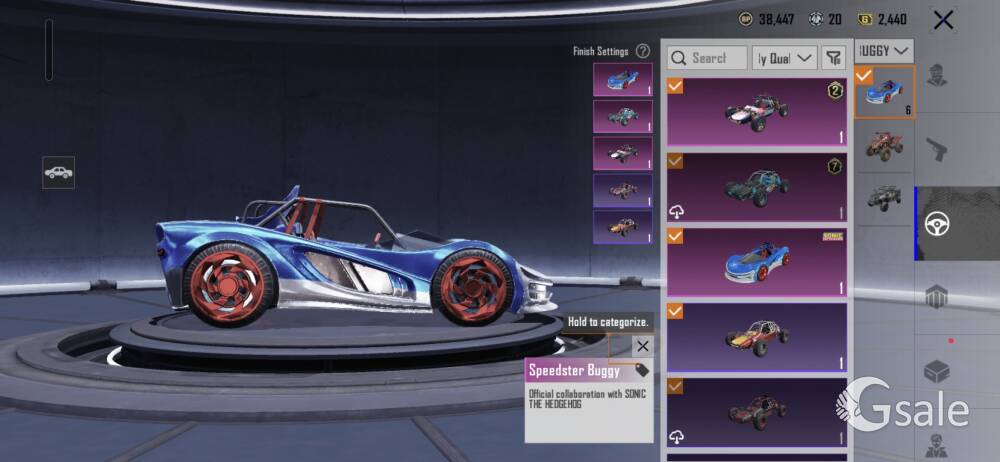Open the filter funnel options
The height and width of the screenshot is (462, 1000).
pos(833,58)
